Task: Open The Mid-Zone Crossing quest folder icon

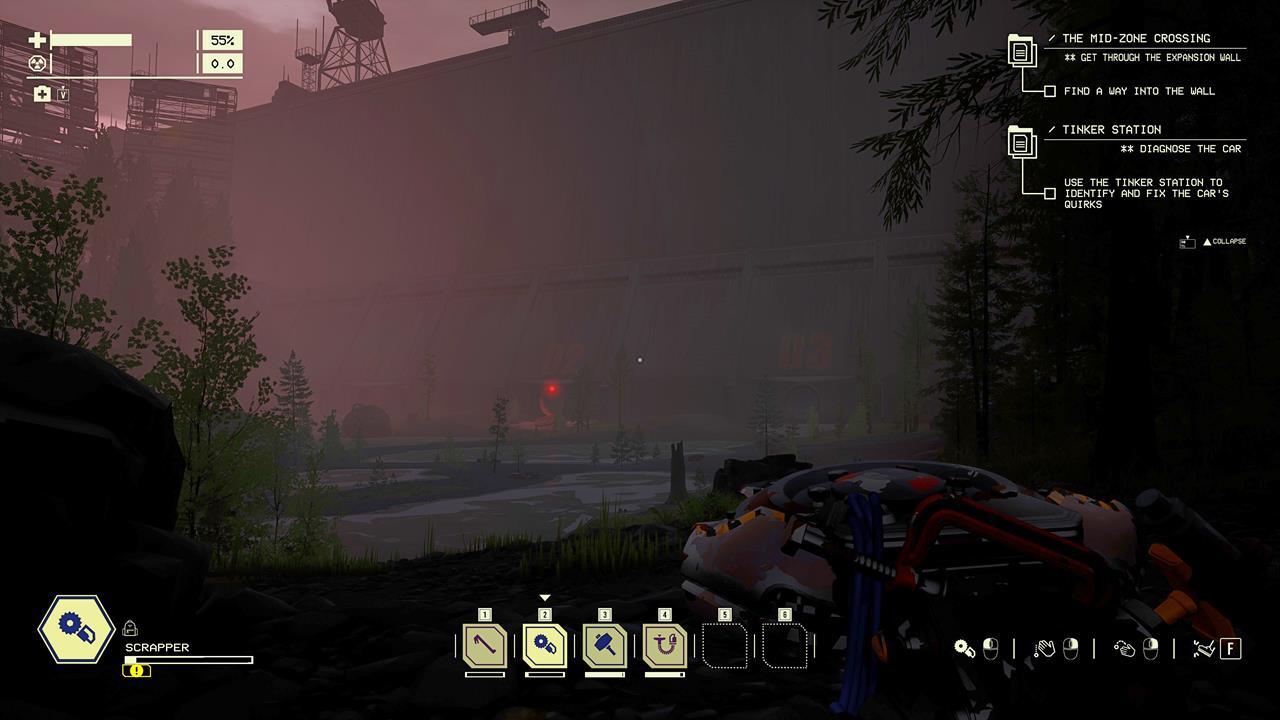Action: click(x=1021, y=51)
